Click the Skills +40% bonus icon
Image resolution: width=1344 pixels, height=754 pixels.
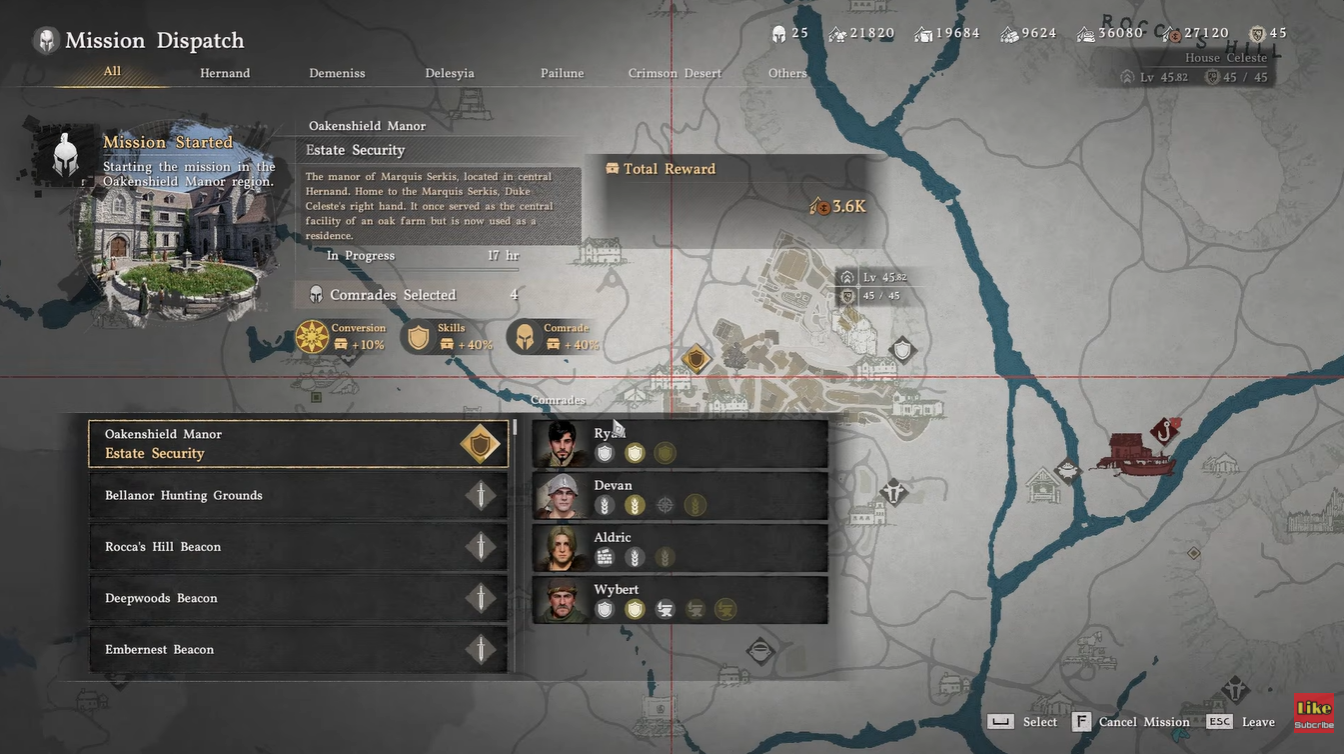419,337
